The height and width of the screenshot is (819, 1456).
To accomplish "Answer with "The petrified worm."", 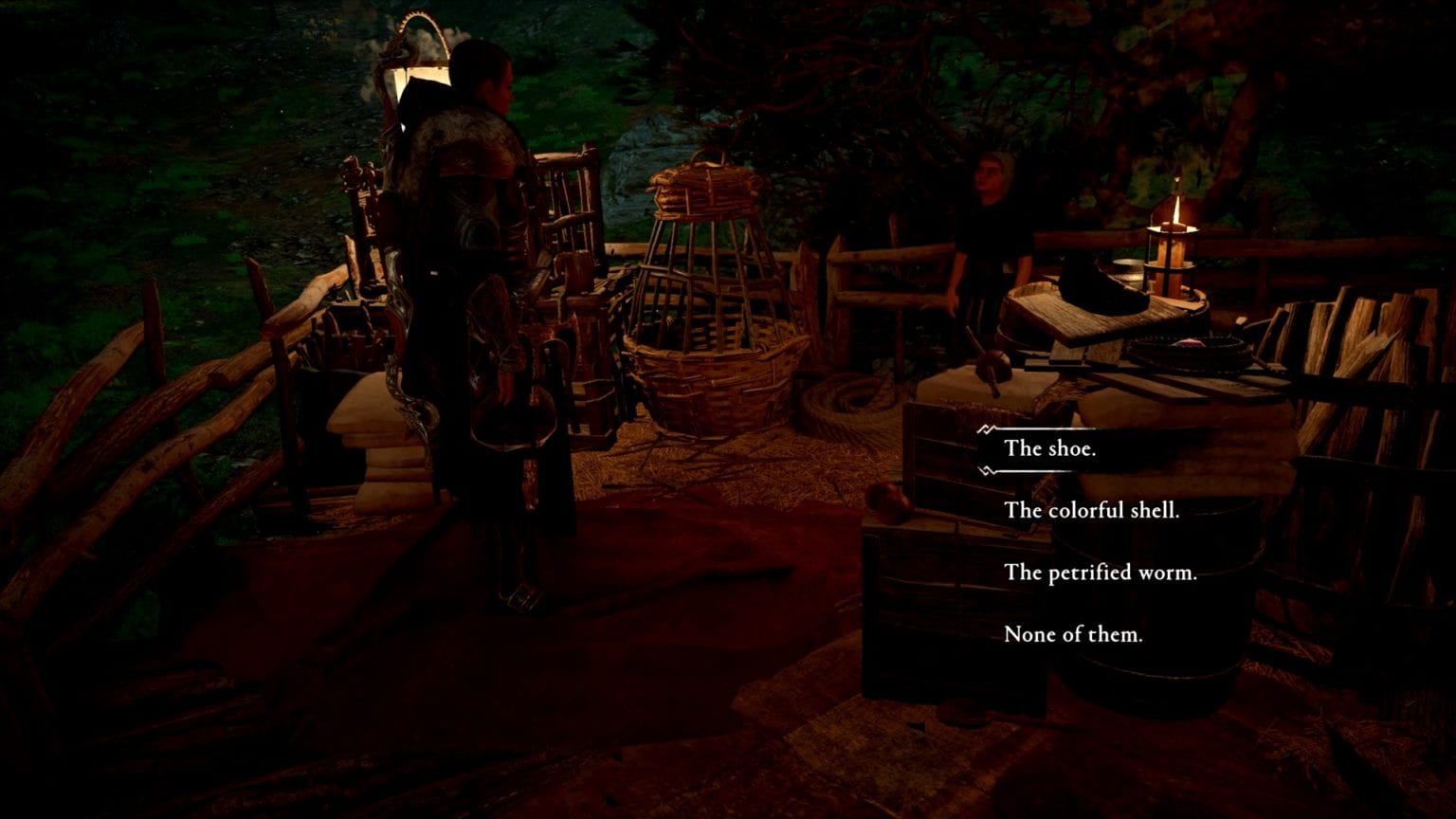I will click(1100, 573).
